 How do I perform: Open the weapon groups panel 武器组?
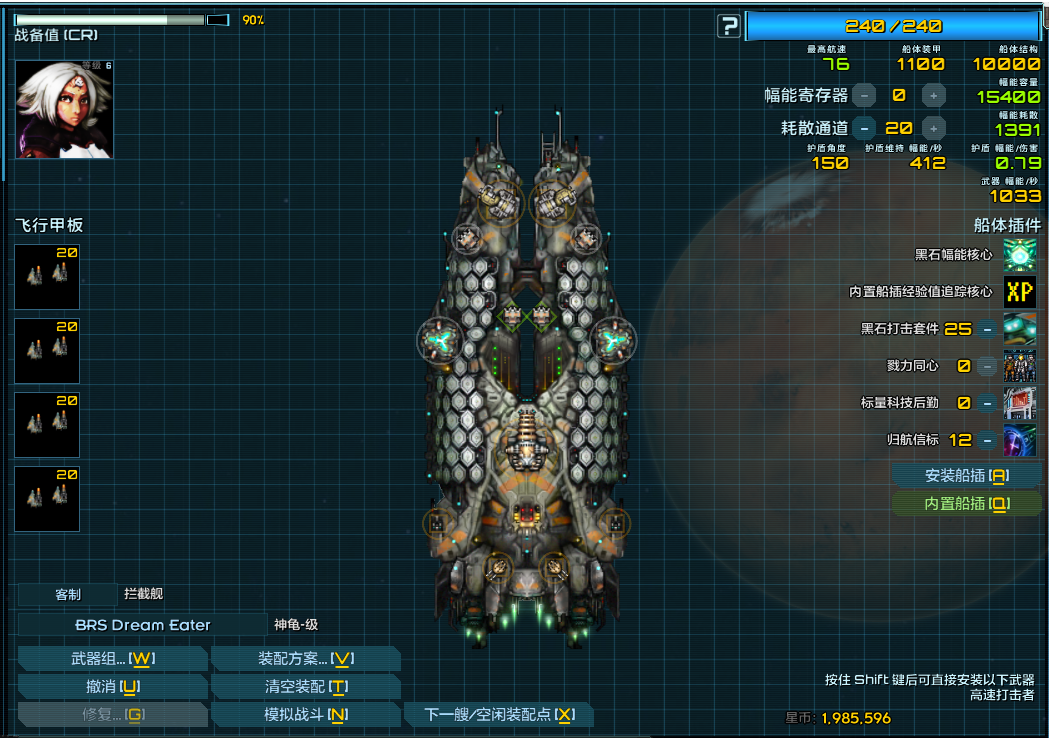pos(112,658)
